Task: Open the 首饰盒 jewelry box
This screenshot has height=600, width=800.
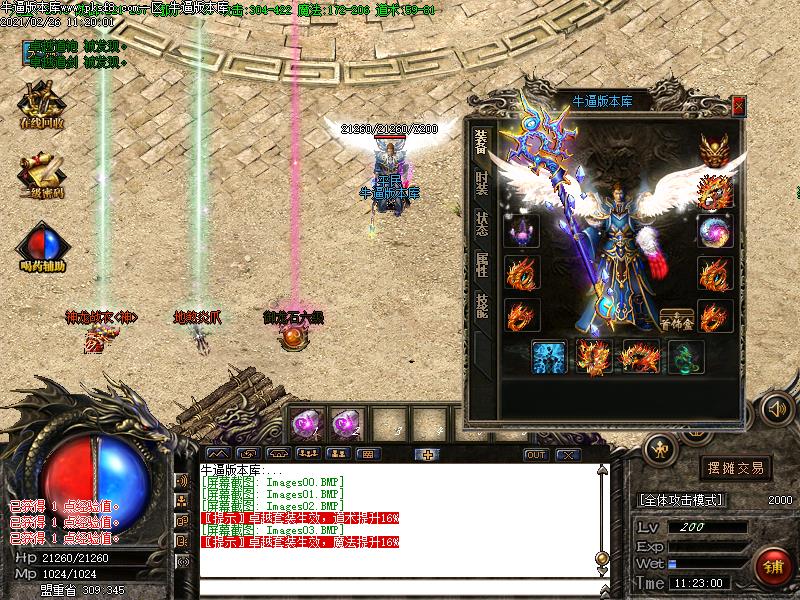Action: [677, 318]
